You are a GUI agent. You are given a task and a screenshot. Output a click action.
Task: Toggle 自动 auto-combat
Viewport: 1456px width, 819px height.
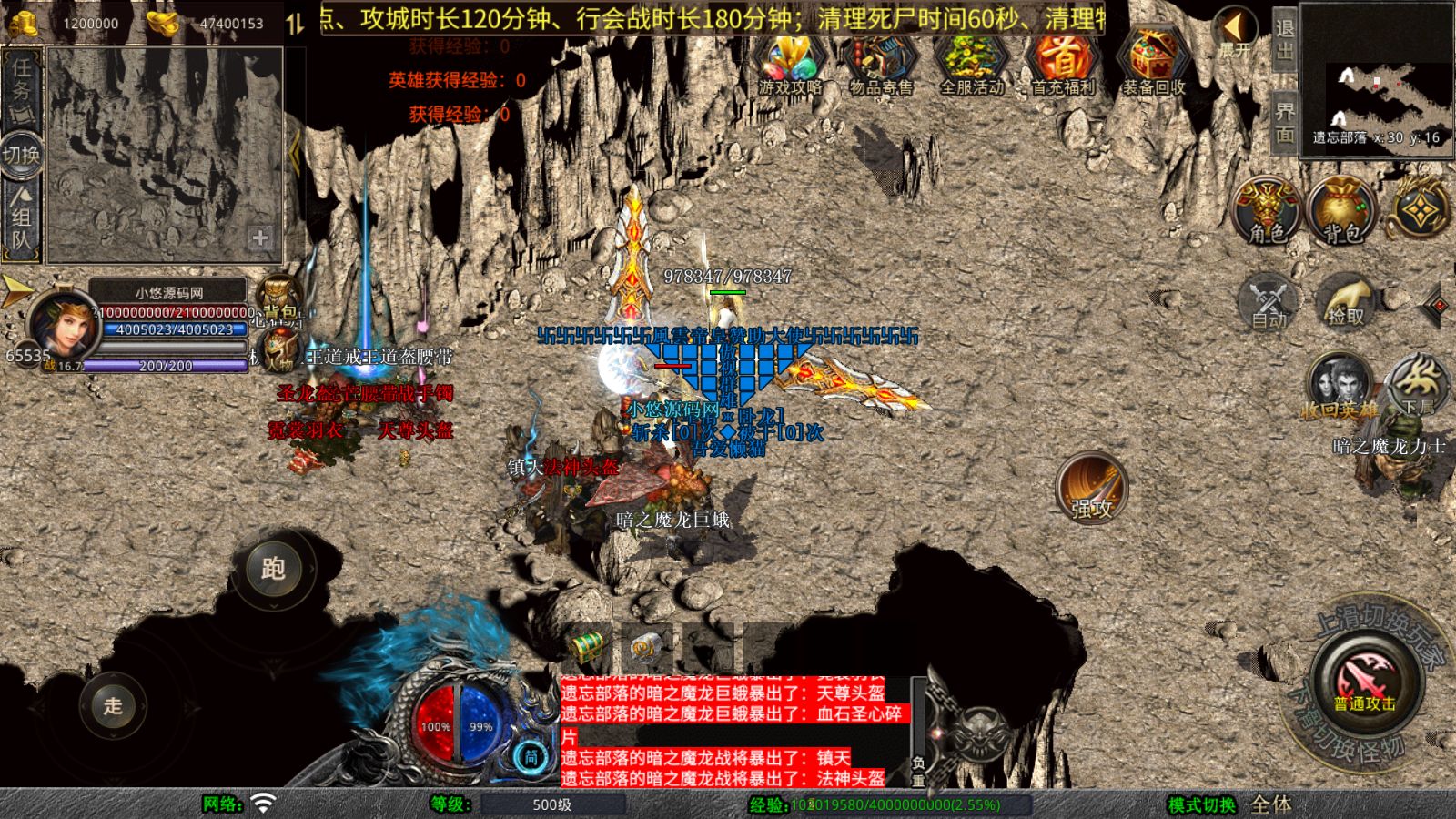1269,301
